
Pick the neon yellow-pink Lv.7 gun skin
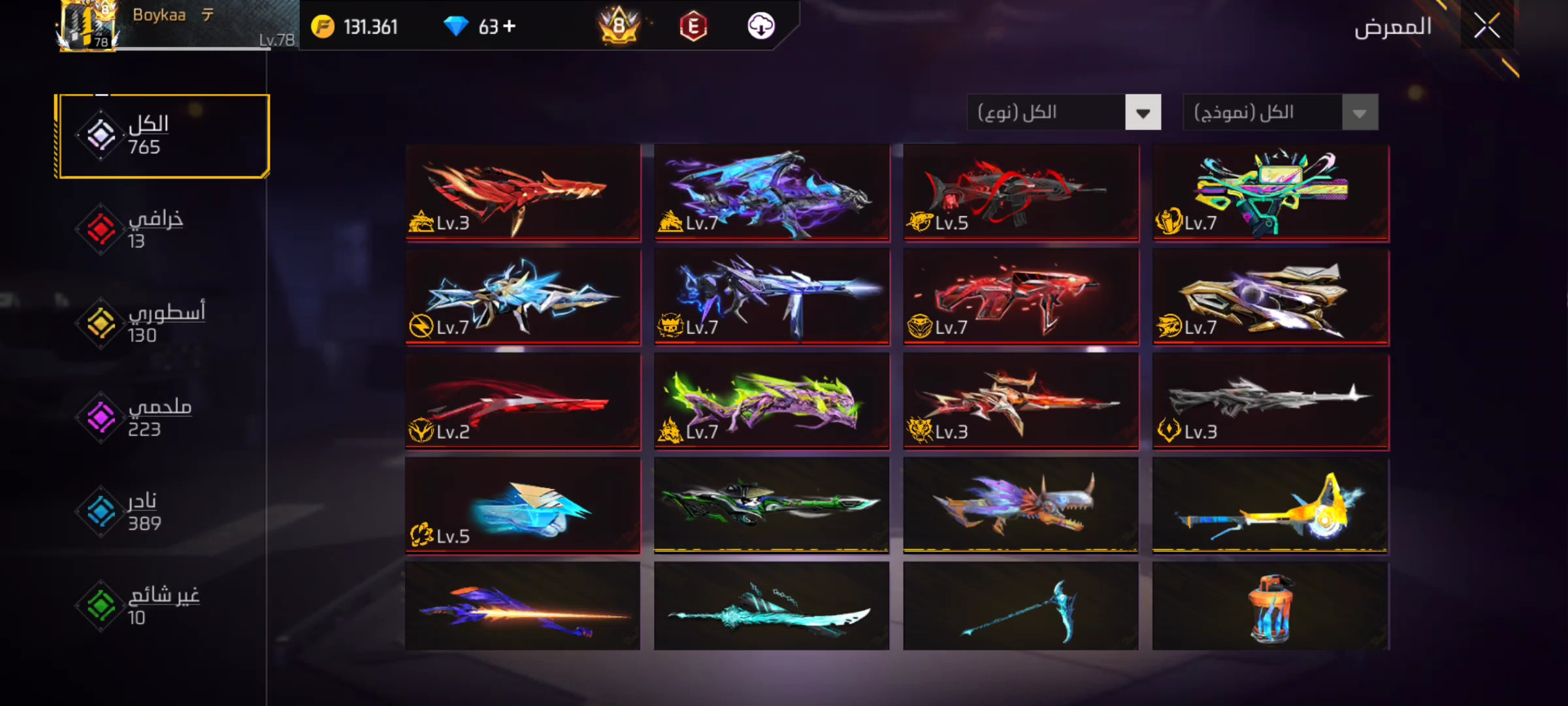coord(1270,193)
